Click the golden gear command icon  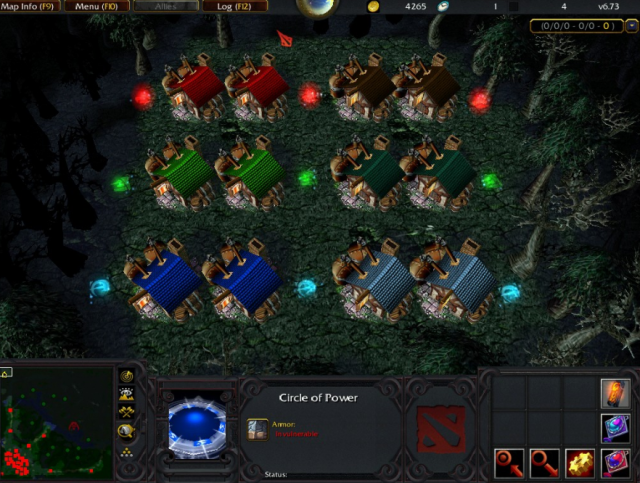pos(580,463)
